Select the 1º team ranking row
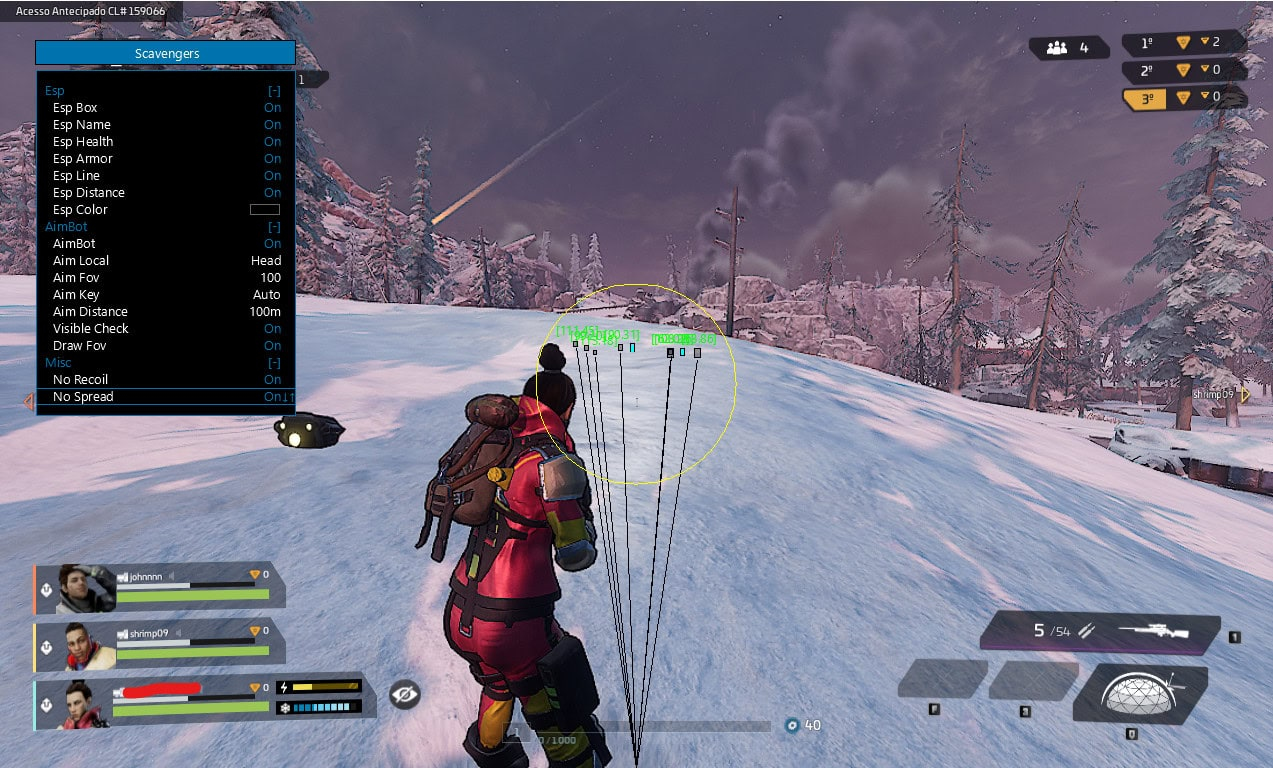 coord(1183,43)
